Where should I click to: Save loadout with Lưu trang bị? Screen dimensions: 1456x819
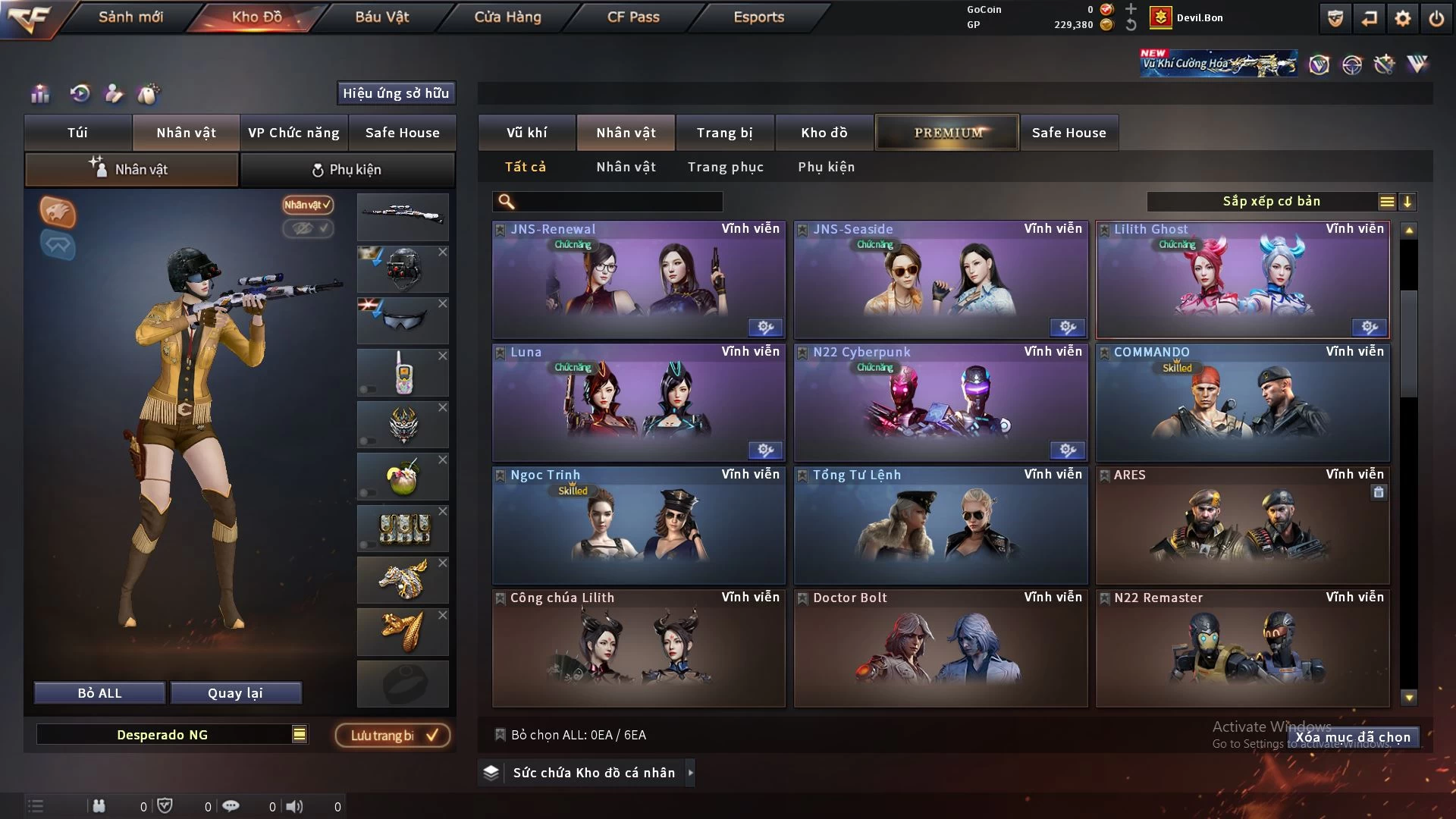click(x=393, y=736)
